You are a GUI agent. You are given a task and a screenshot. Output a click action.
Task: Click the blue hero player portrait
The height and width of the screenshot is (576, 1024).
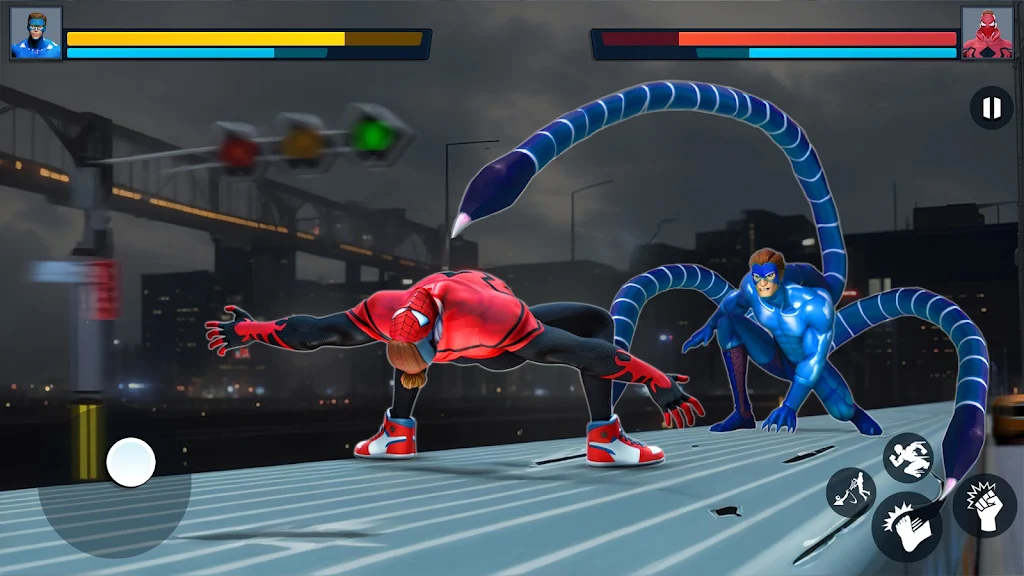click(x=36, y=33)
